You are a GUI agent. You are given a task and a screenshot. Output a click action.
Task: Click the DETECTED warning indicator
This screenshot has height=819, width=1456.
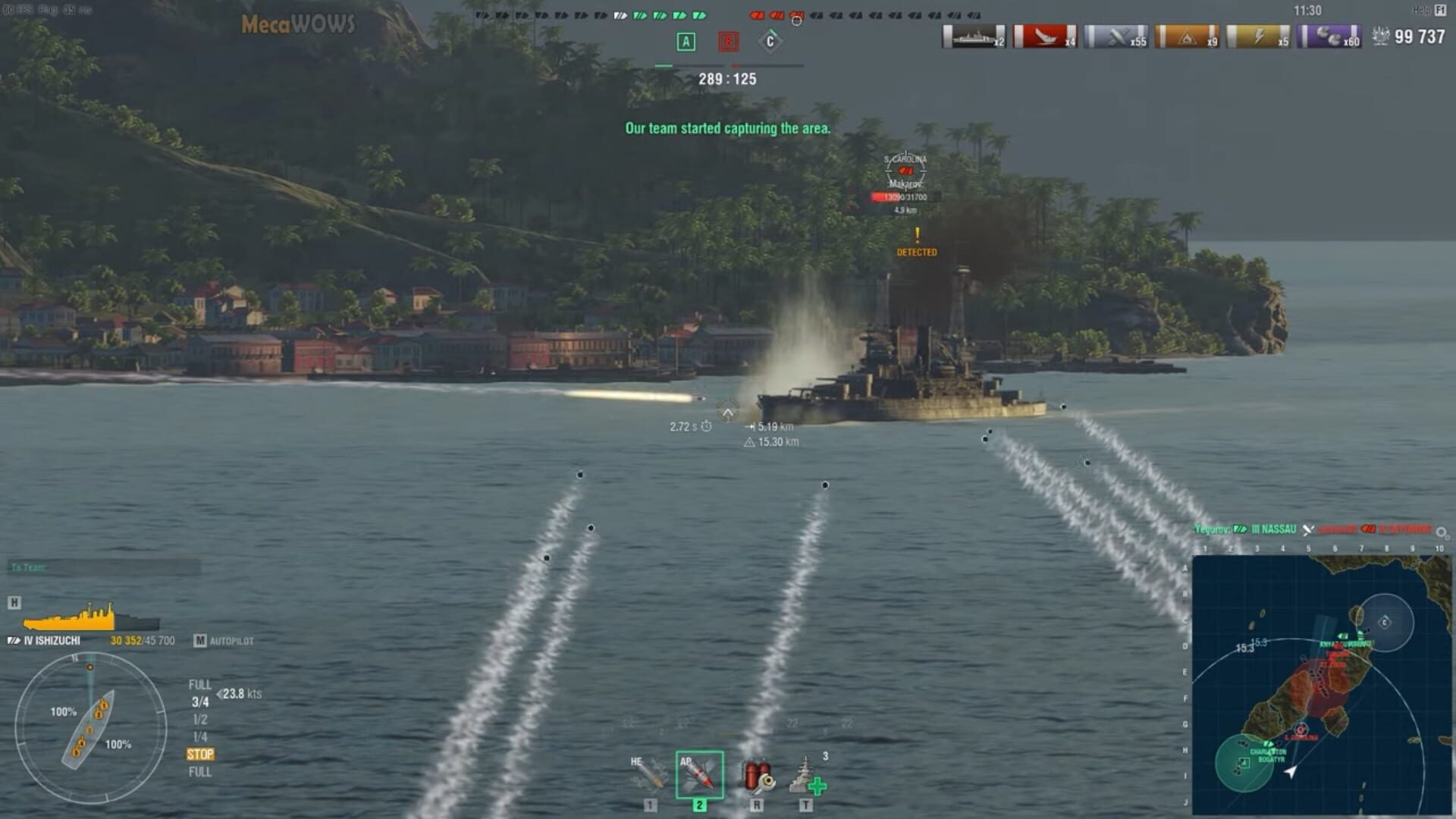tap(919, 250)
